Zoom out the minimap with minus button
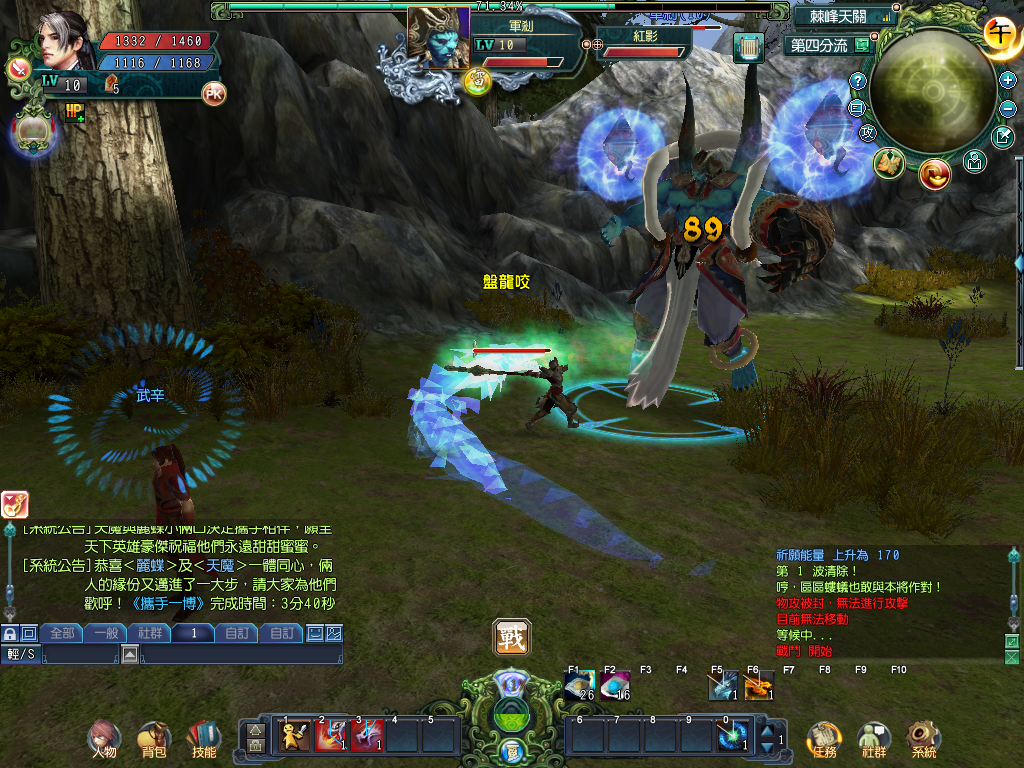 pyautogui.click(x=1007, y=108)
